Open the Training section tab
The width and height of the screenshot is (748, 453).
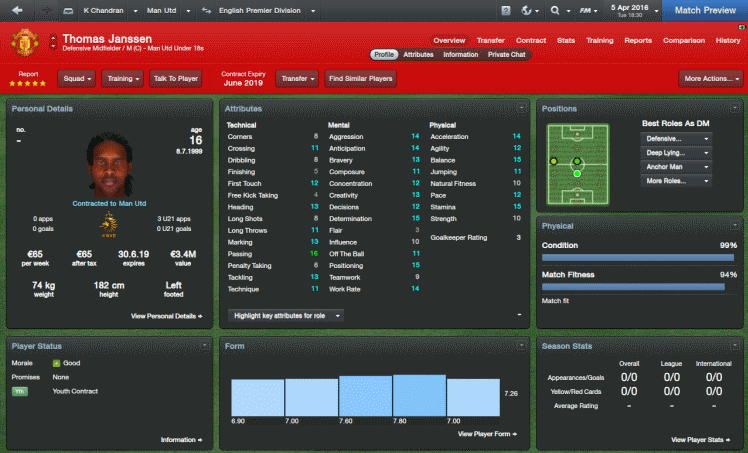(x=599, y=40)
